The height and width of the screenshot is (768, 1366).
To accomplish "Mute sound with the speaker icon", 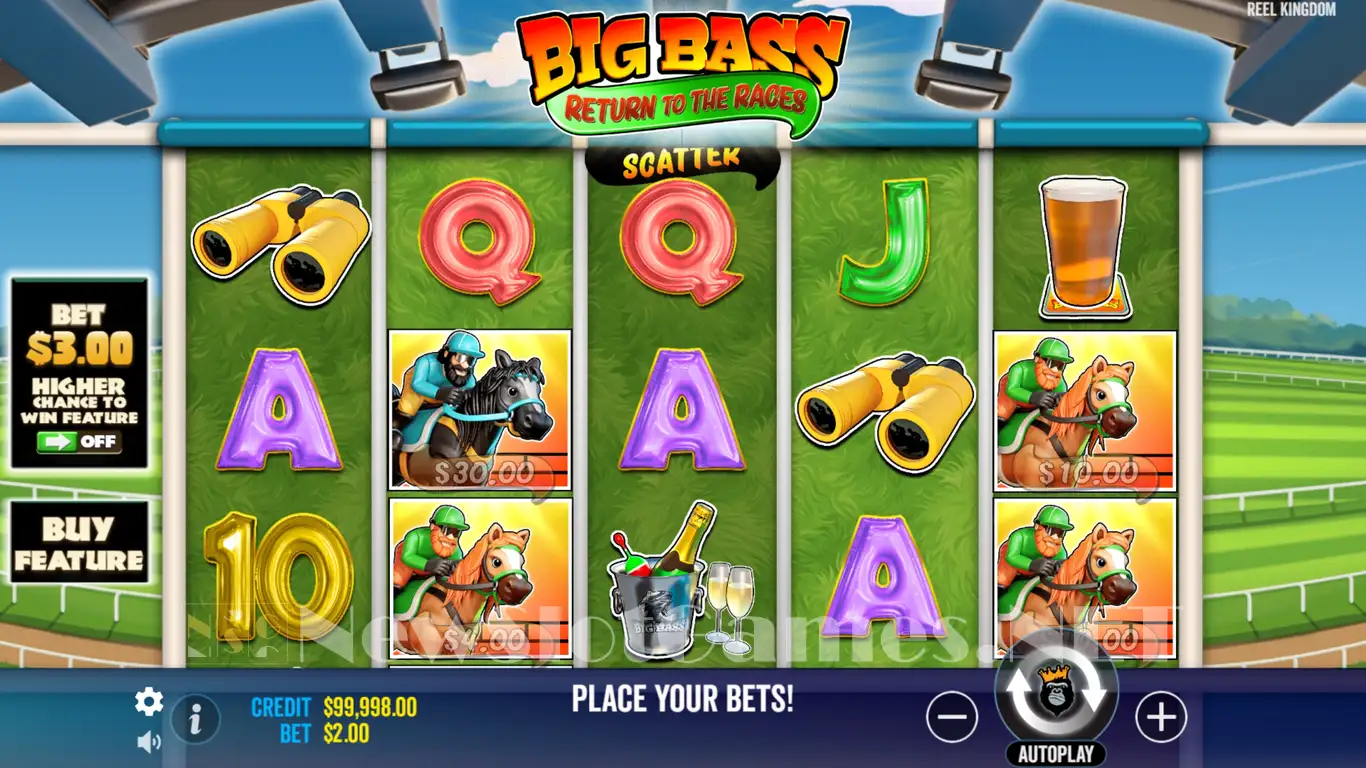I will (x=149, y=741).
